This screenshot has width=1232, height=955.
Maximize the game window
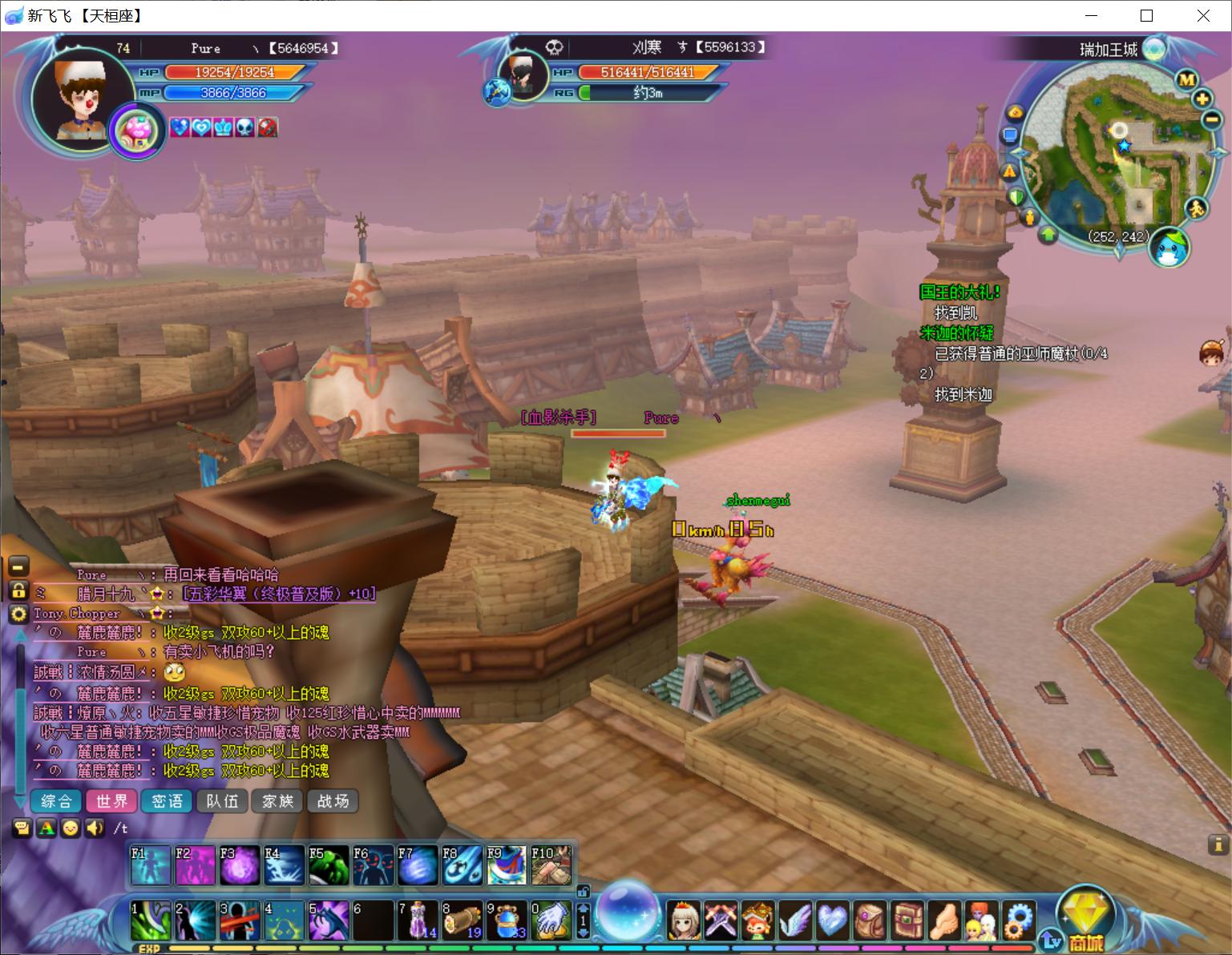click(x=1146, y=16)
